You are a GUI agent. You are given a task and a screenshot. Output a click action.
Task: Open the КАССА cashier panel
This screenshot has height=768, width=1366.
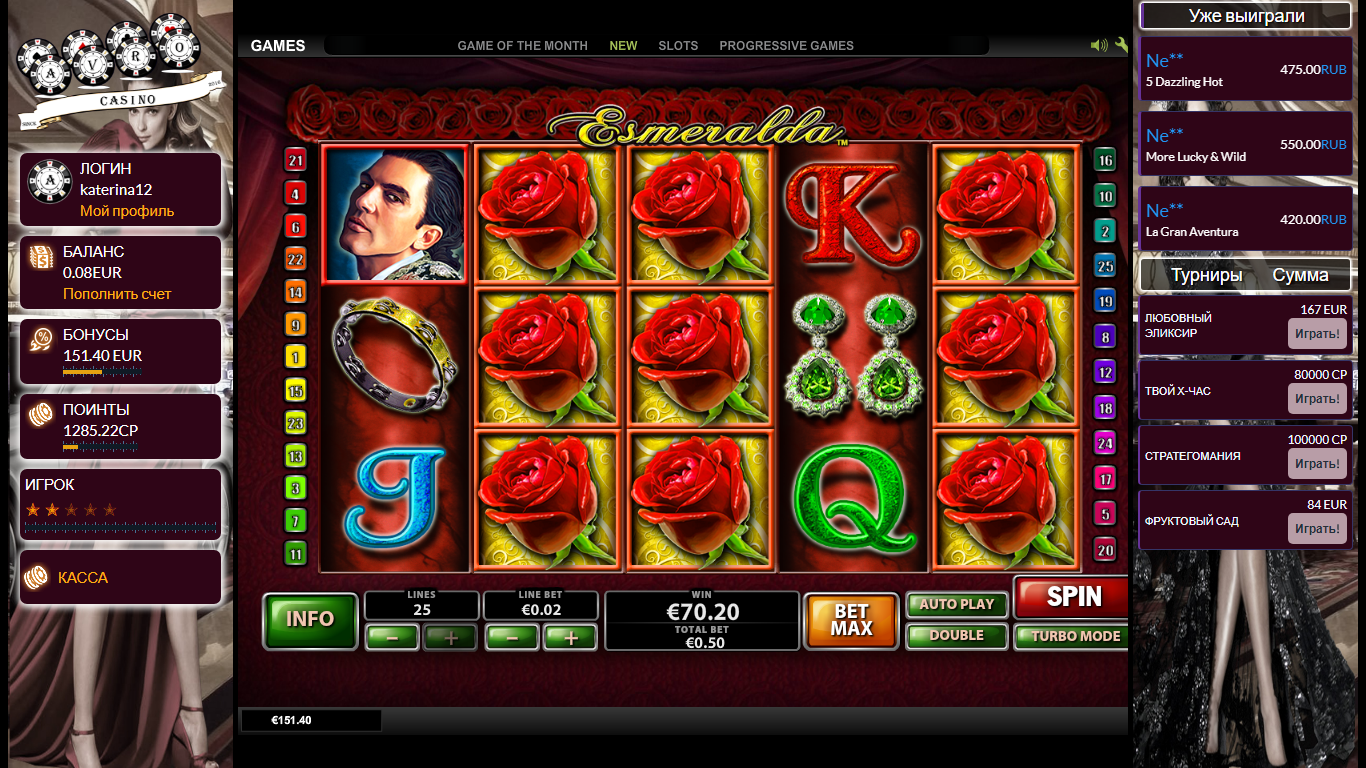point(83,578)
